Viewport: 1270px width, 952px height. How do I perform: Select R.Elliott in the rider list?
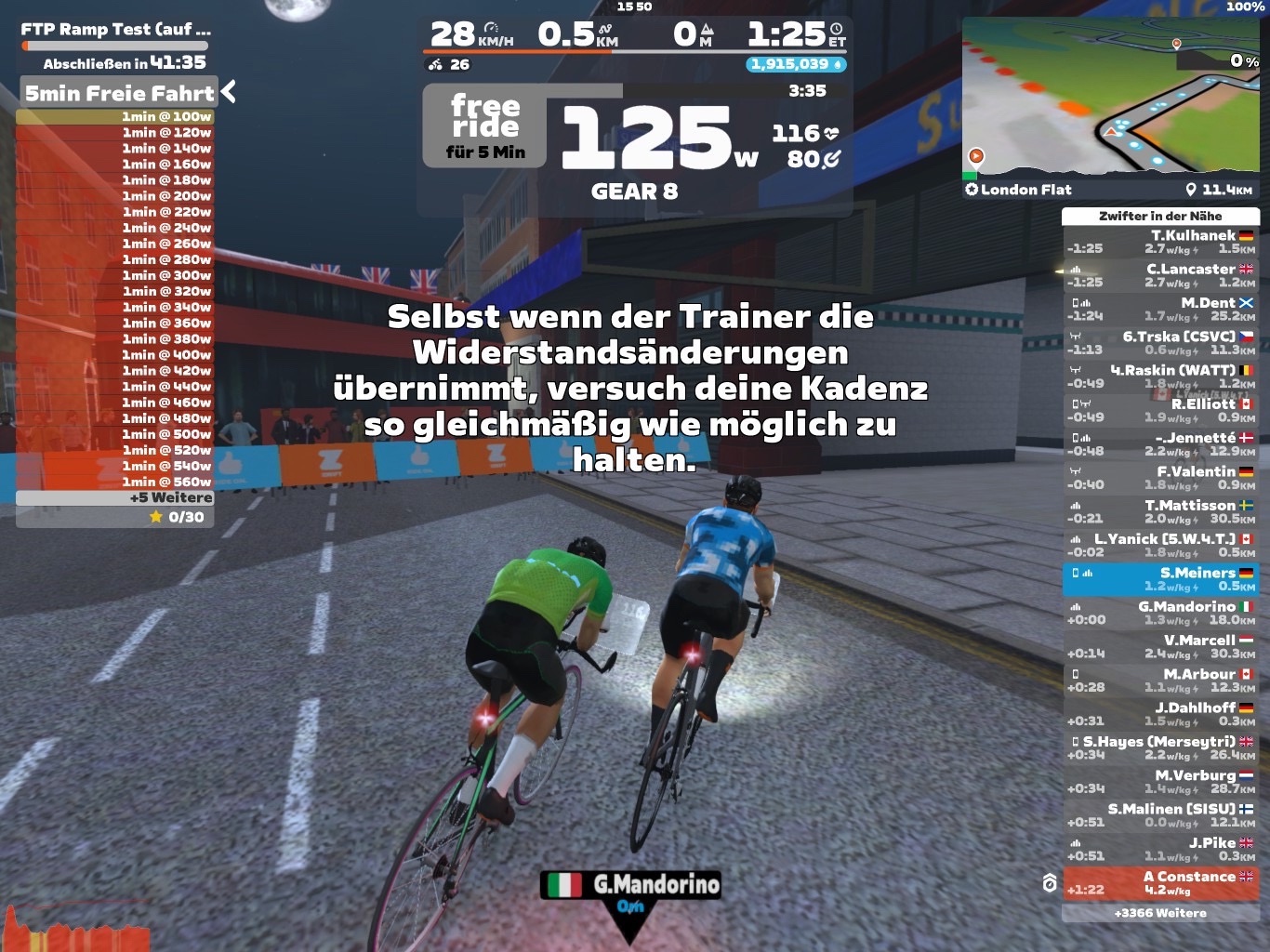pyautogui.click(x=1160, y=410)
